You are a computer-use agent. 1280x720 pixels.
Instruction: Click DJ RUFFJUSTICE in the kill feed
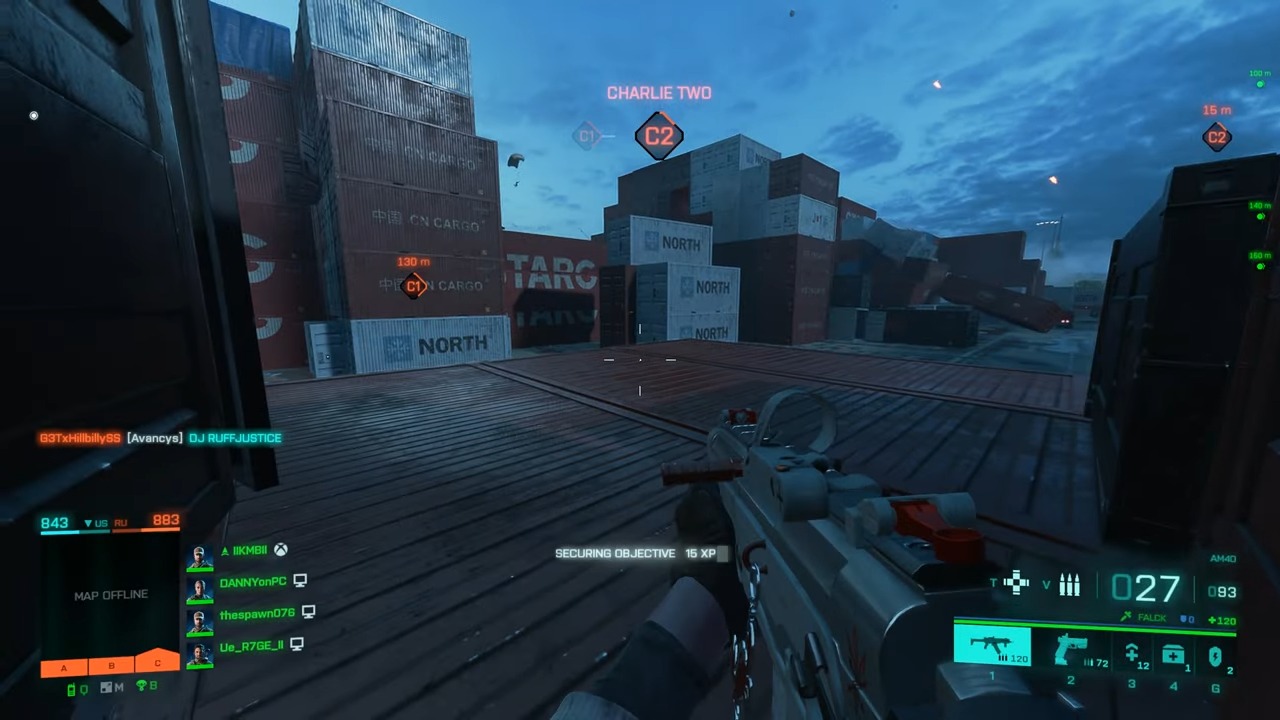235,438
